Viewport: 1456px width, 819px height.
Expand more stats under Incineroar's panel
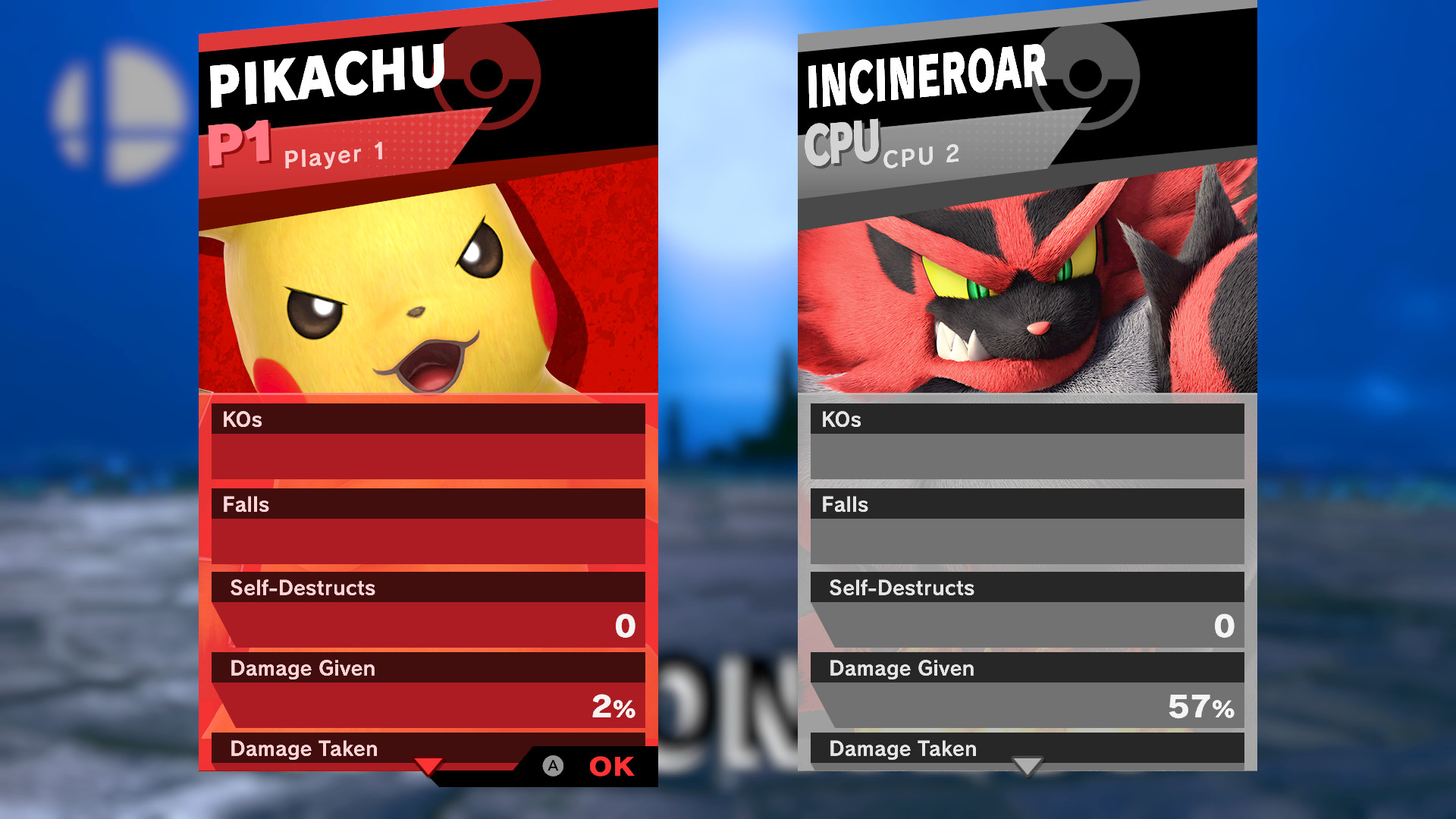coord(1028,767)
